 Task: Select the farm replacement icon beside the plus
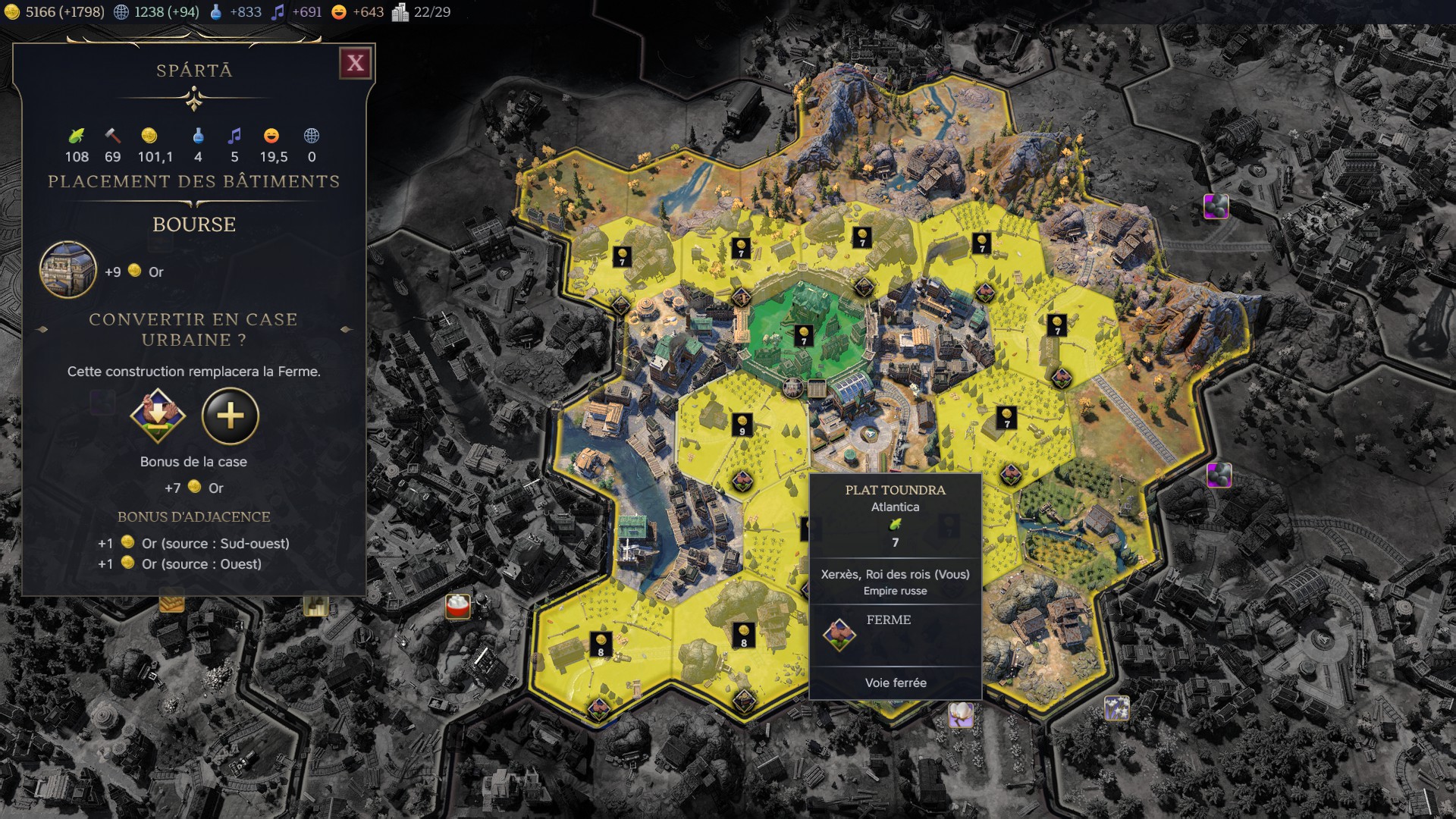pos(157,416)
